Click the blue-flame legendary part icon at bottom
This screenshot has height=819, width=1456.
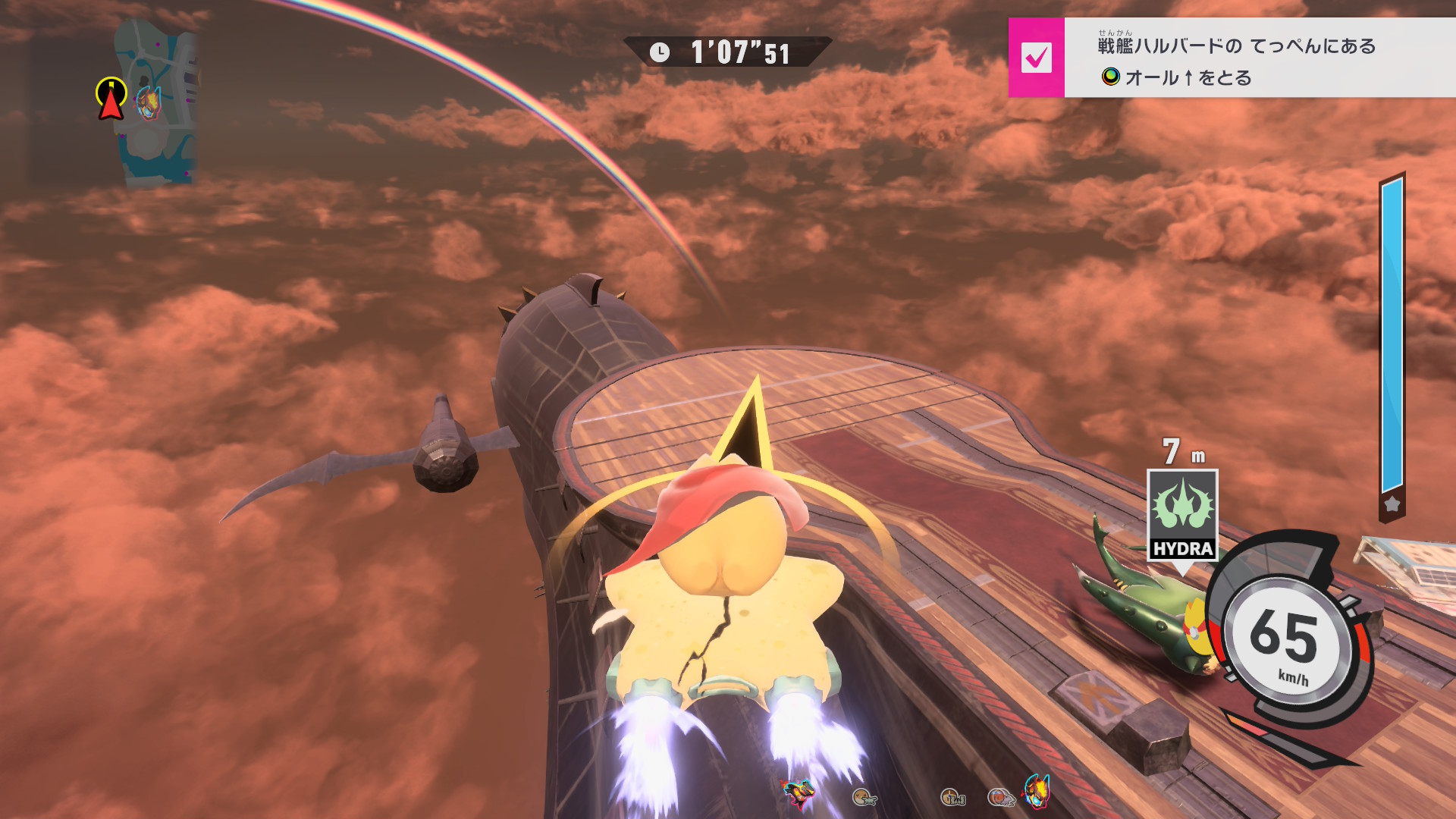tap(1037, 791)
